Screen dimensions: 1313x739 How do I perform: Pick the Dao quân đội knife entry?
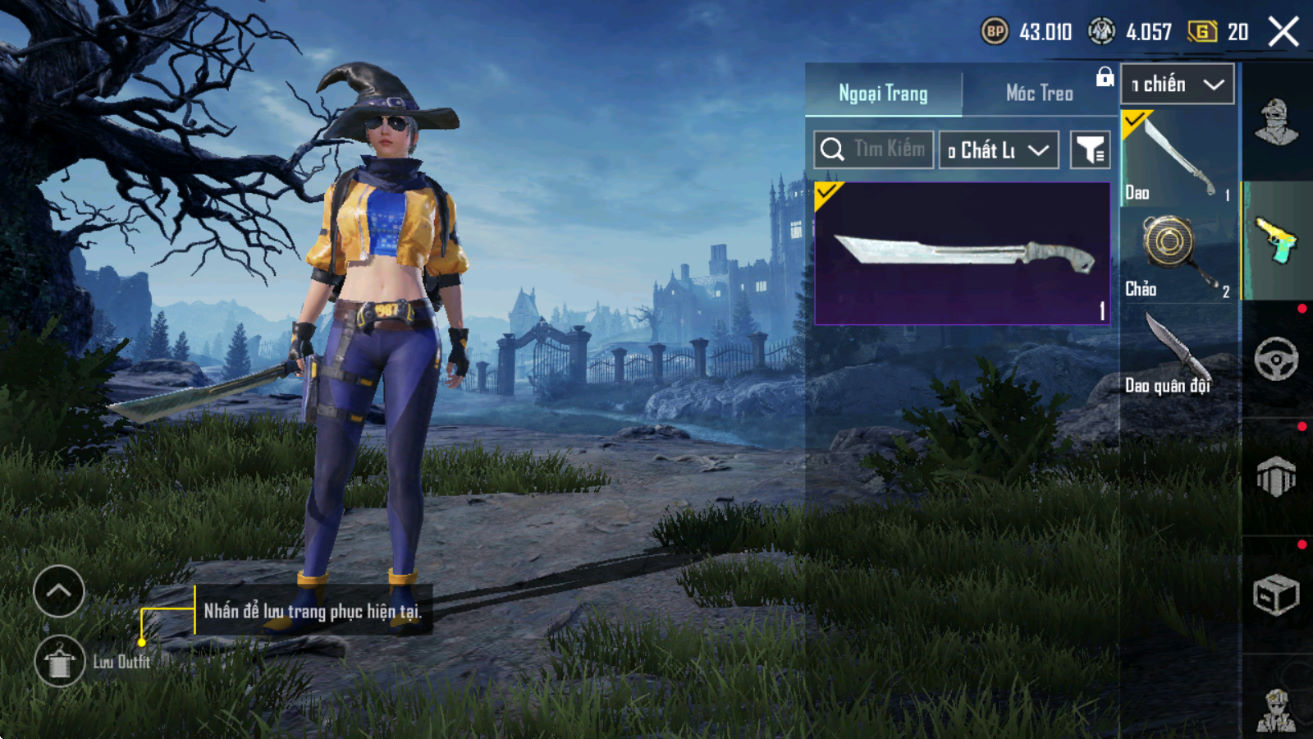click(x=1179, y=352)
